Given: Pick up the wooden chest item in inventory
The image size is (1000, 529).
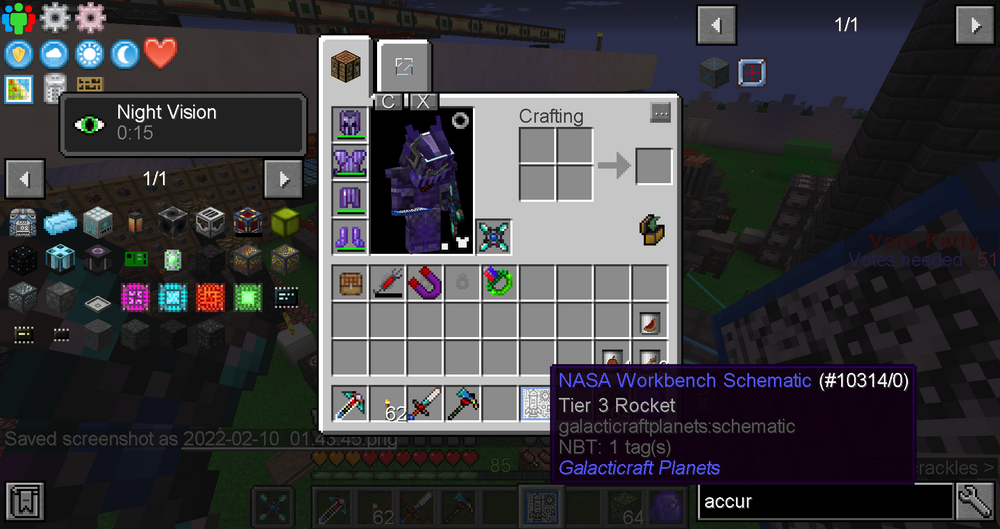Looking at the screenshot, I should point(350,283).
